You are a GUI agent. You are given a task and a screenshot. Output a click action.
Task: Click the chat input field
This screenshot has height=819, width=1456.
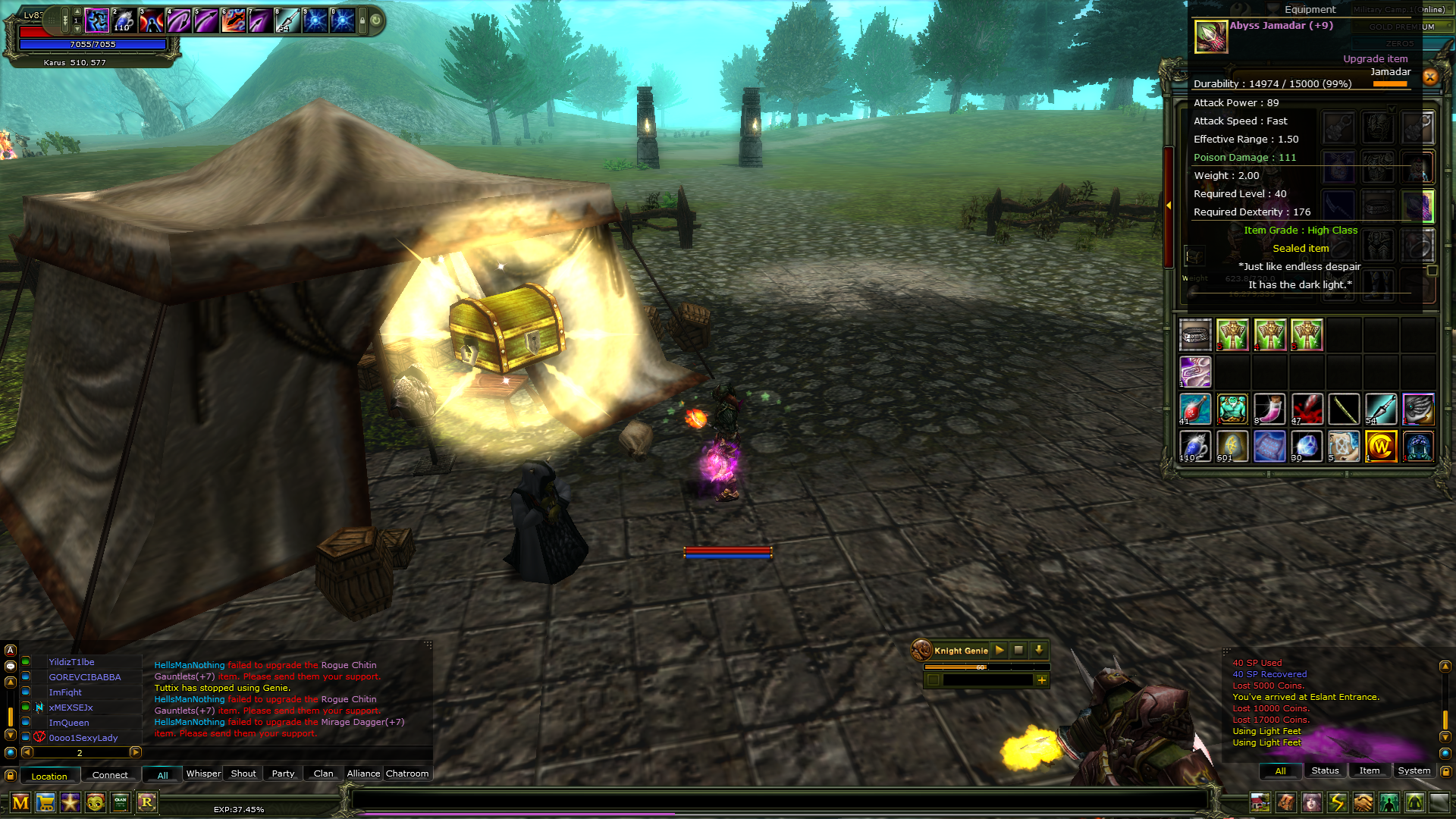tap(779, 800)
